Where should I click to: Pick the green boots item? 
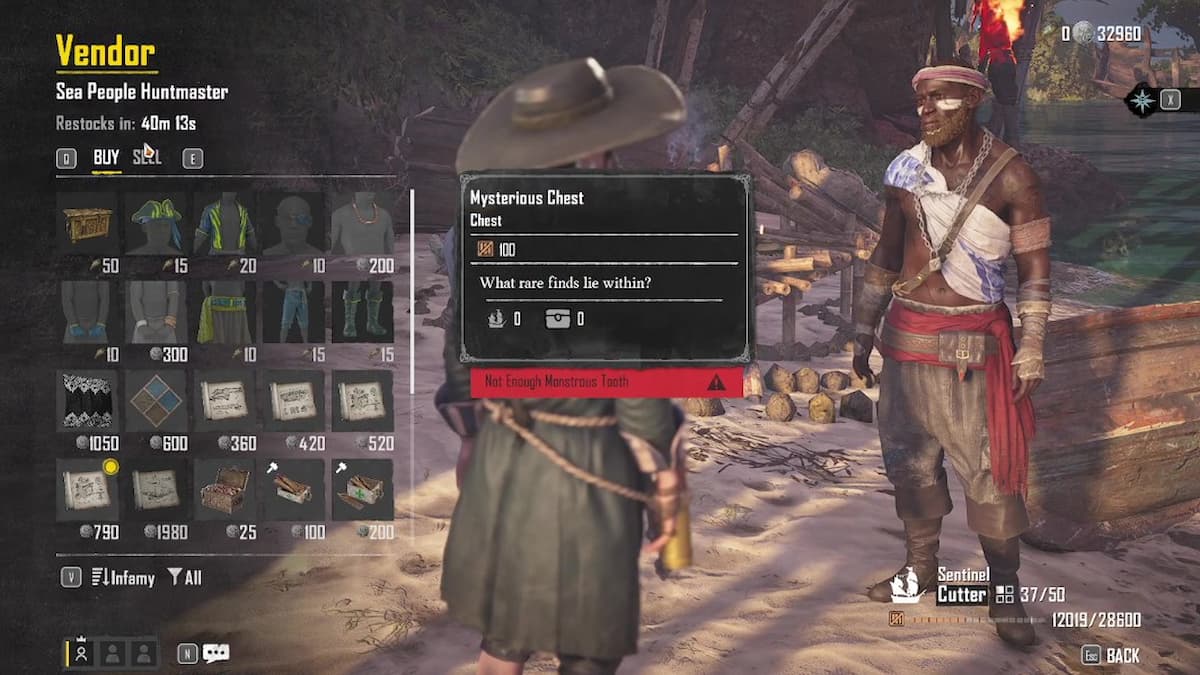[362, 311]
